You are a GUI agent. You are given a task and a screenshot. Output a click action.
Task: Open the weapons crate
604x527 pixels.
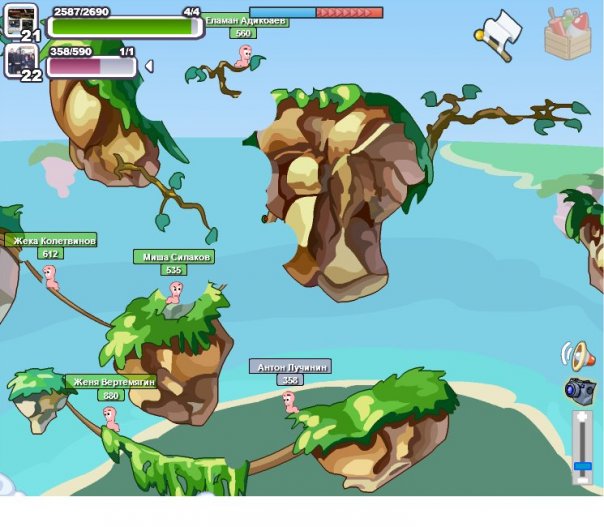(568, 33)
